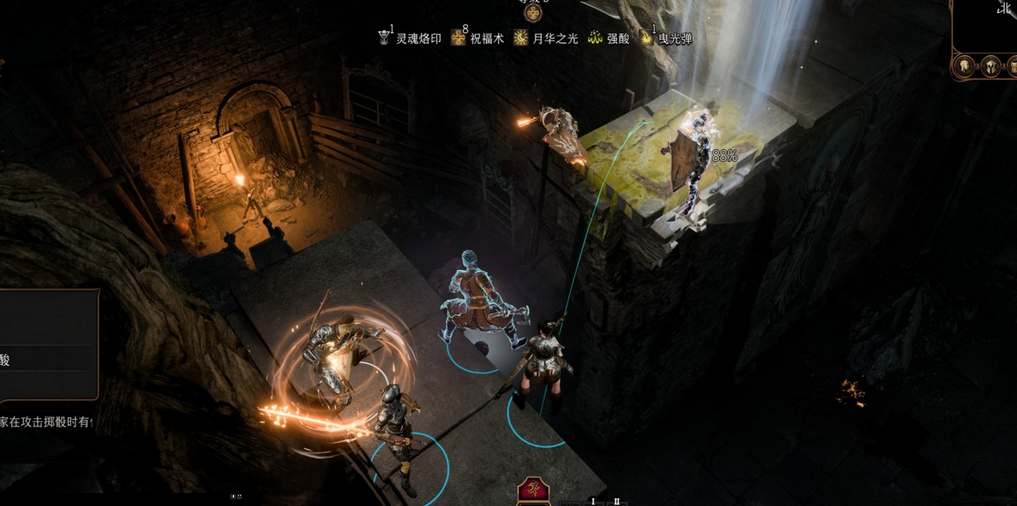Select the 曳光弹 status icon
This screenshot has height=506, width=1017.
pyautogui.click(x=647, y=38)
